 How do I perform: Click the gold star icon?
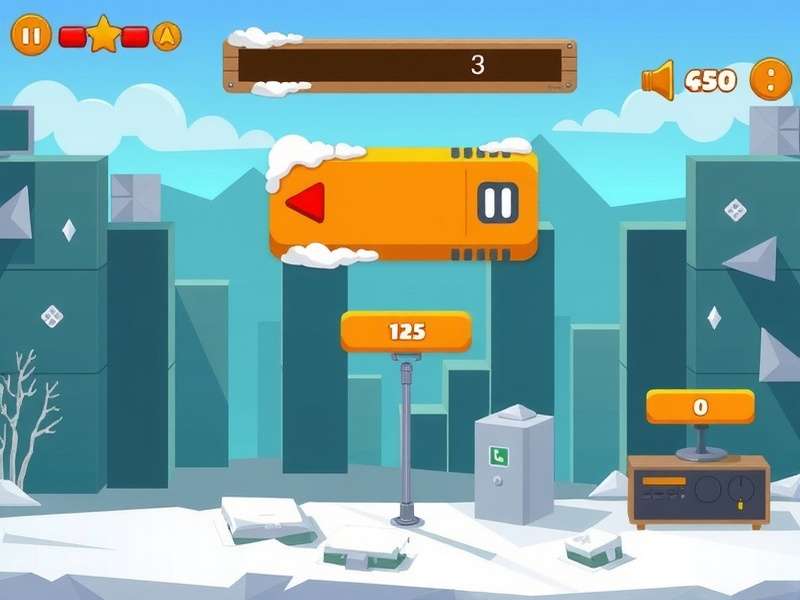104,35
